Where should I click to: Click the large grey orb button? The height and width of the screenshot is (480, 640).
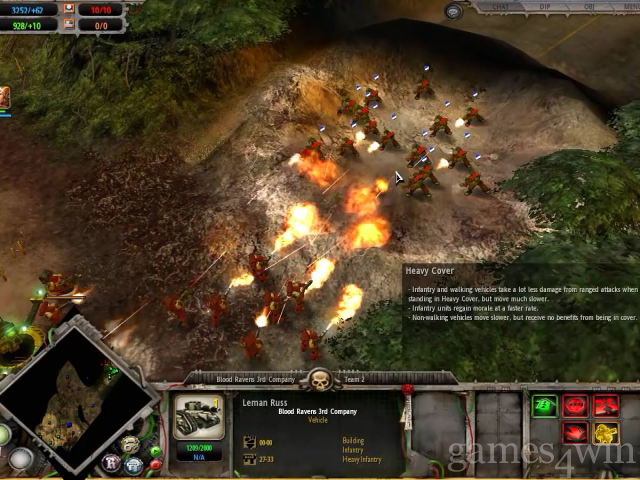click(x=21, y=459)
